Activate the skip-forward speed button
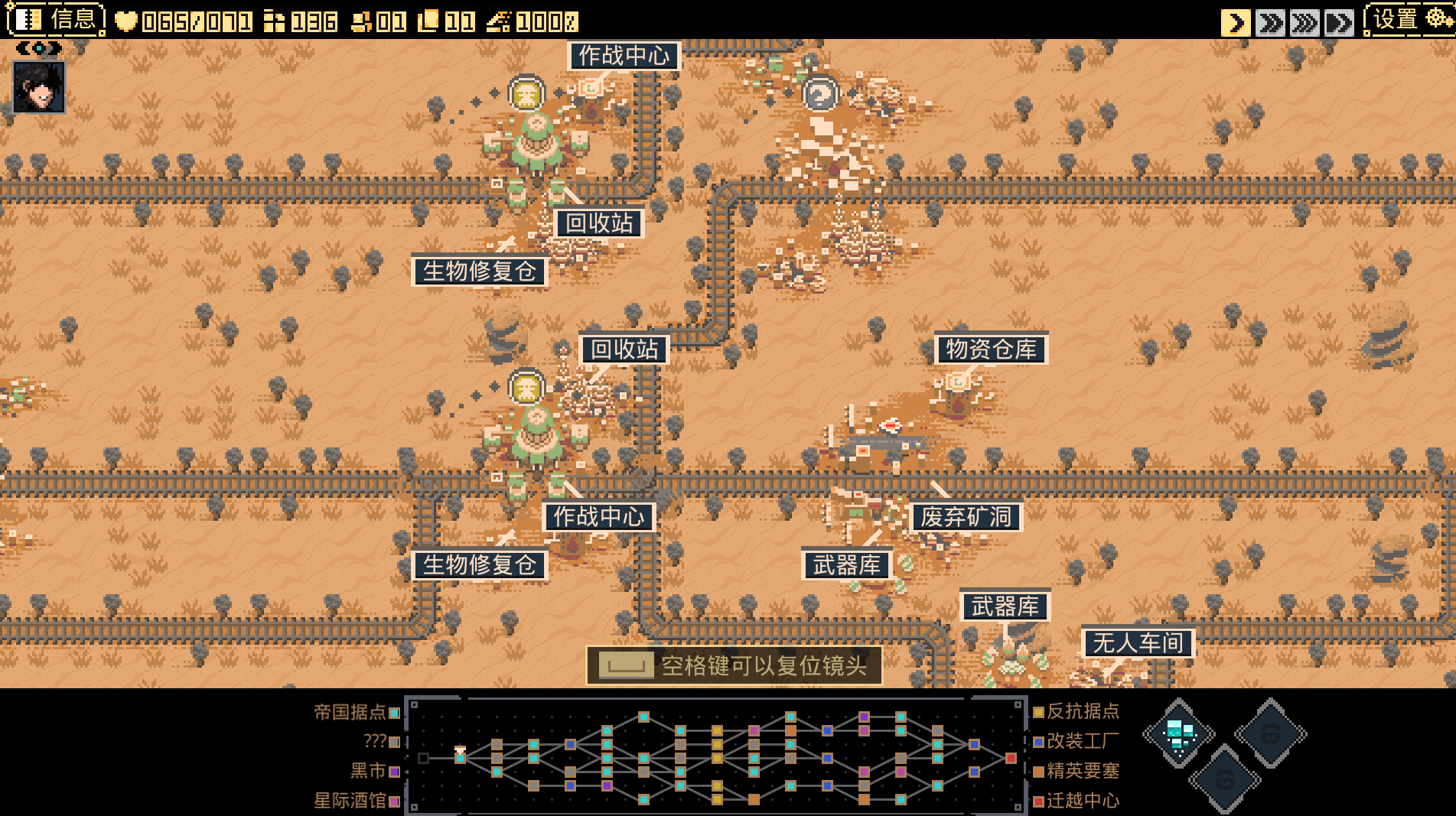This screenshot has width=1456, height=816. point(1339,23)
